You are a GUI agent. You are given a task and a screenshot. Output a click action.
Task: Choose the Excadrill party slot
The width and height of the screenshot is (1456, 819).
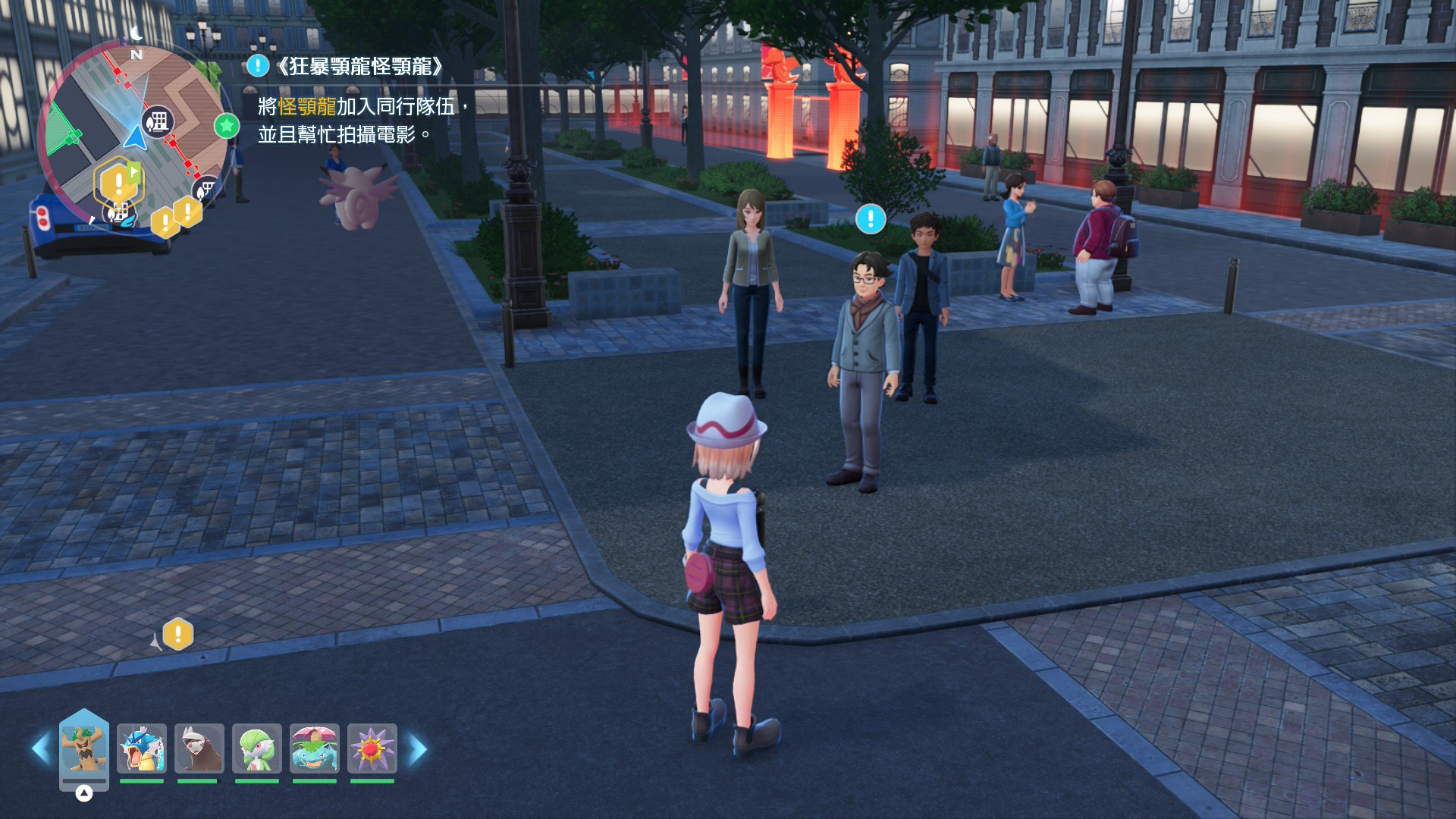(199, 748)
